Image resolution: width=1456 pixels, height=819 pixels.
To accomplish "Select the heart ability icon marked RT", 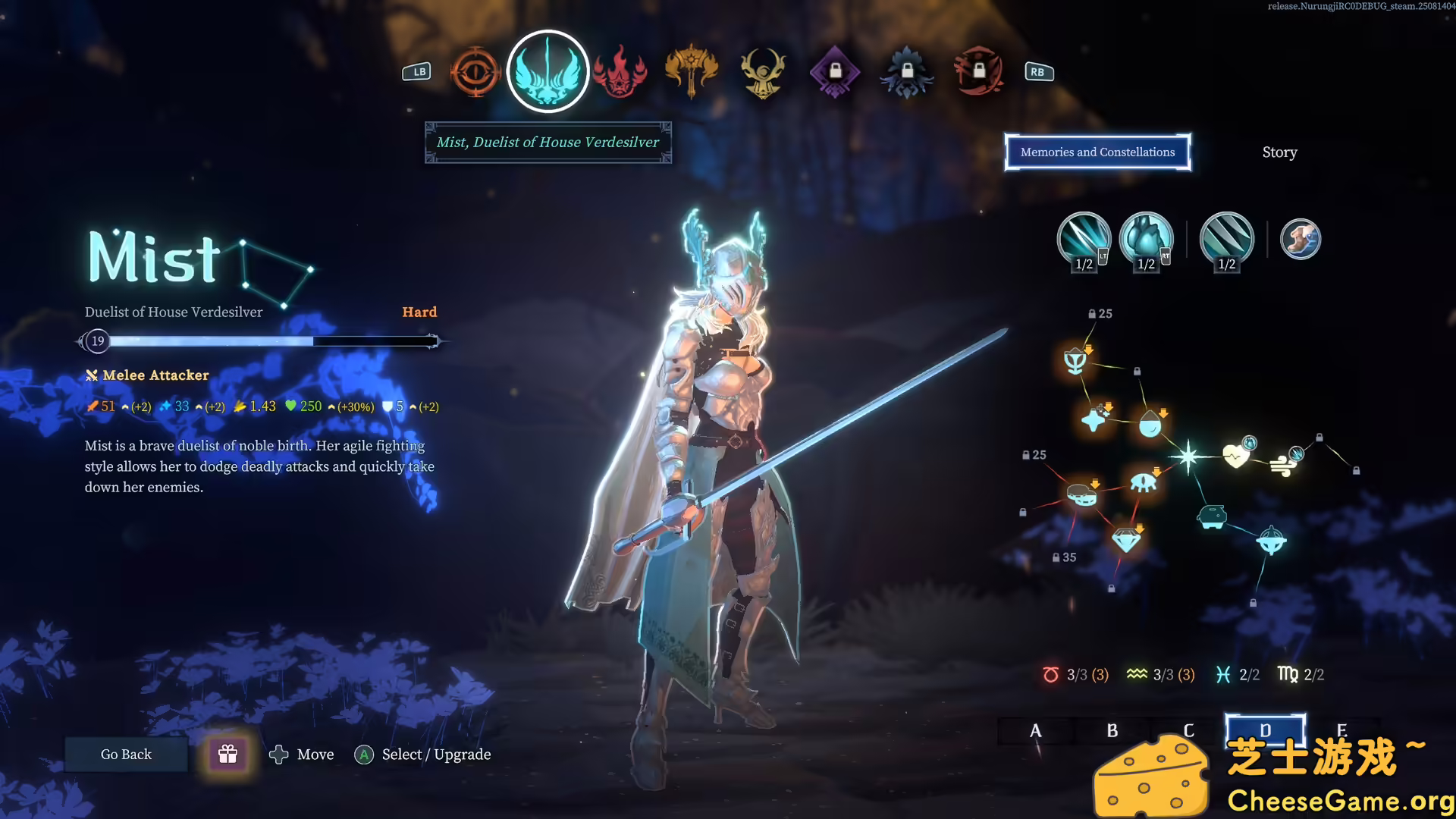I will pos(1146,240).
